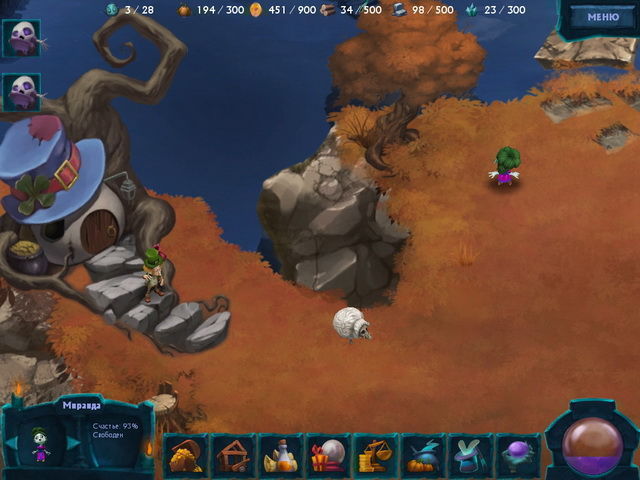Open the wooden house frame icon
640x480 pixels.
click(234, 456)
